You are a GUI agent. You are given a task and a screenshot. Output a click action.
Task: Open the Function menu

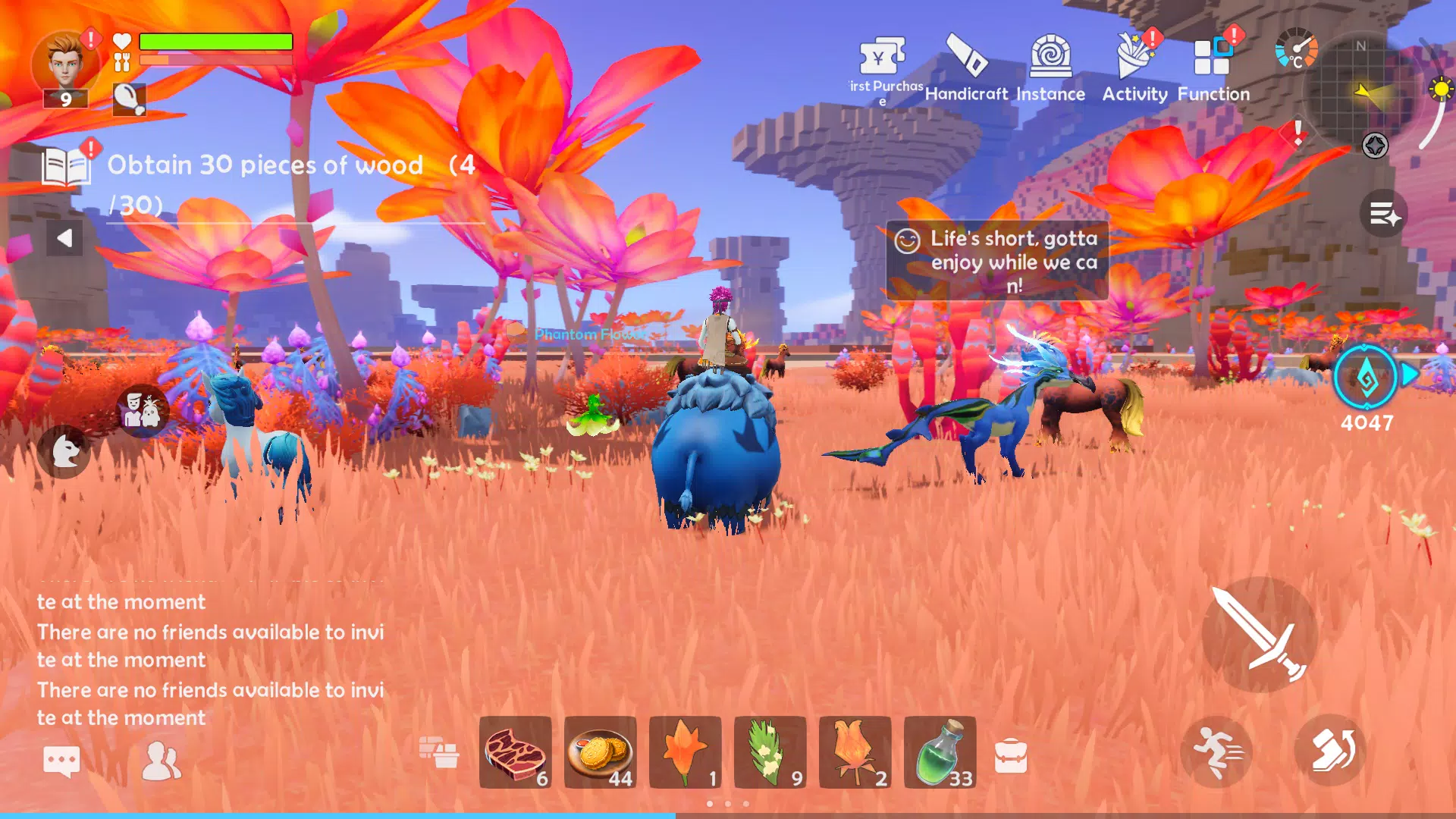point(1210,57)
